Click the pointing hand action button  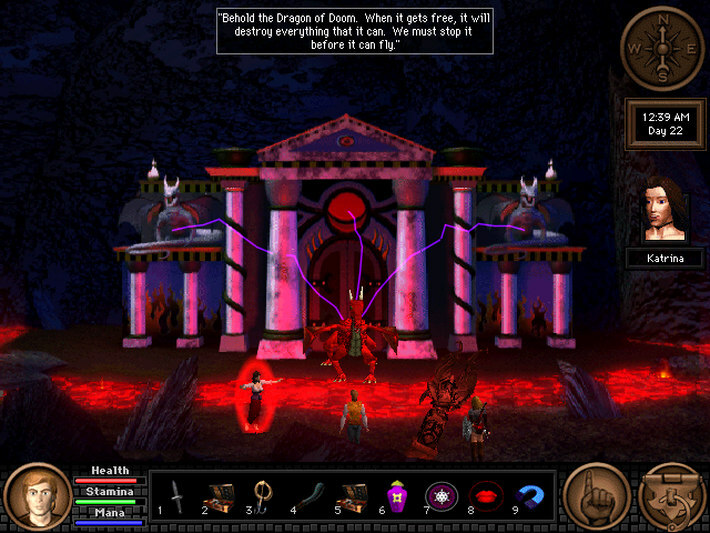596,495
